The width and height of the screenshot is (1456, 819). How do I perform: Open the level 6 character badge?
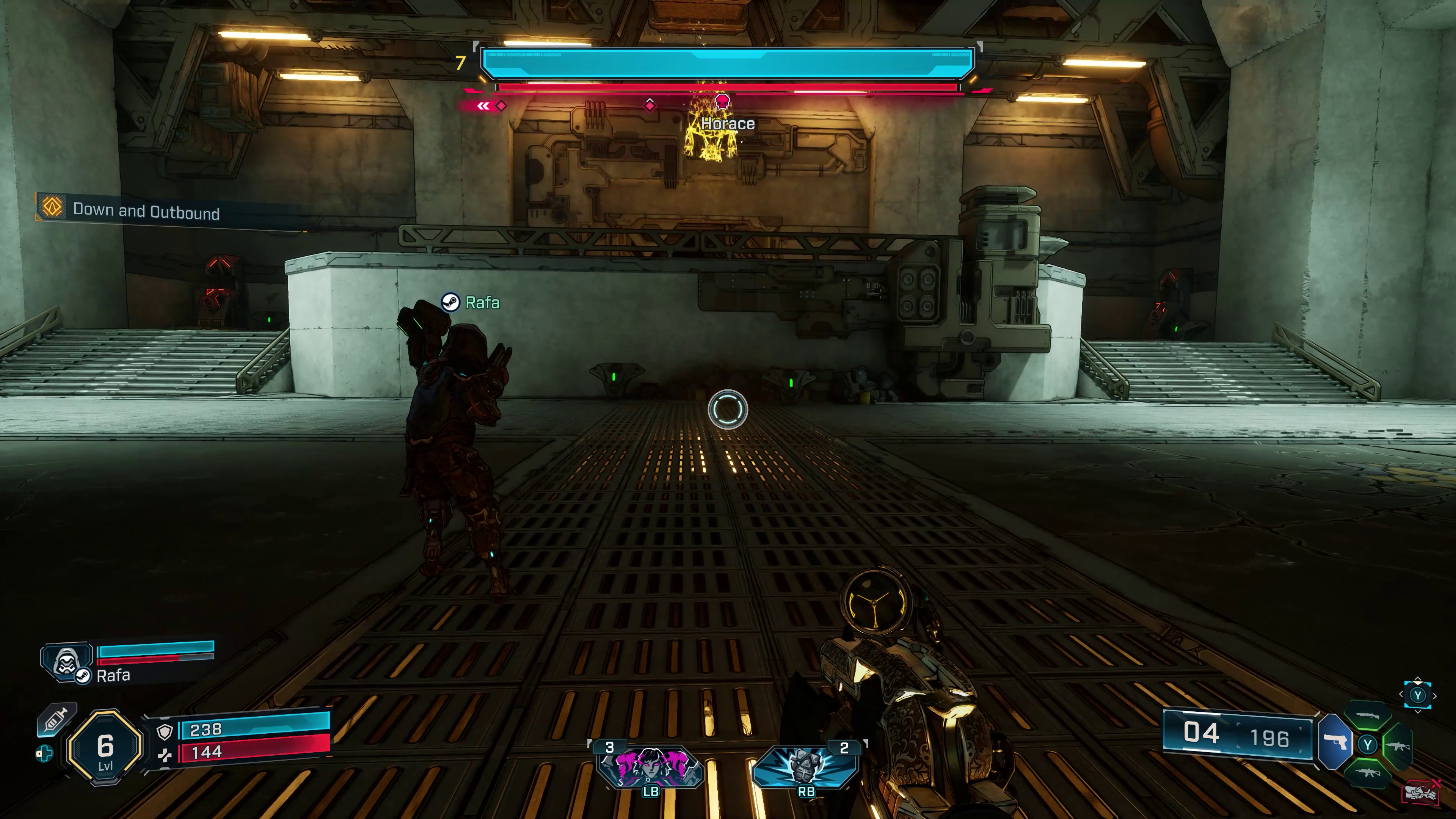click(x=105, y=748)
